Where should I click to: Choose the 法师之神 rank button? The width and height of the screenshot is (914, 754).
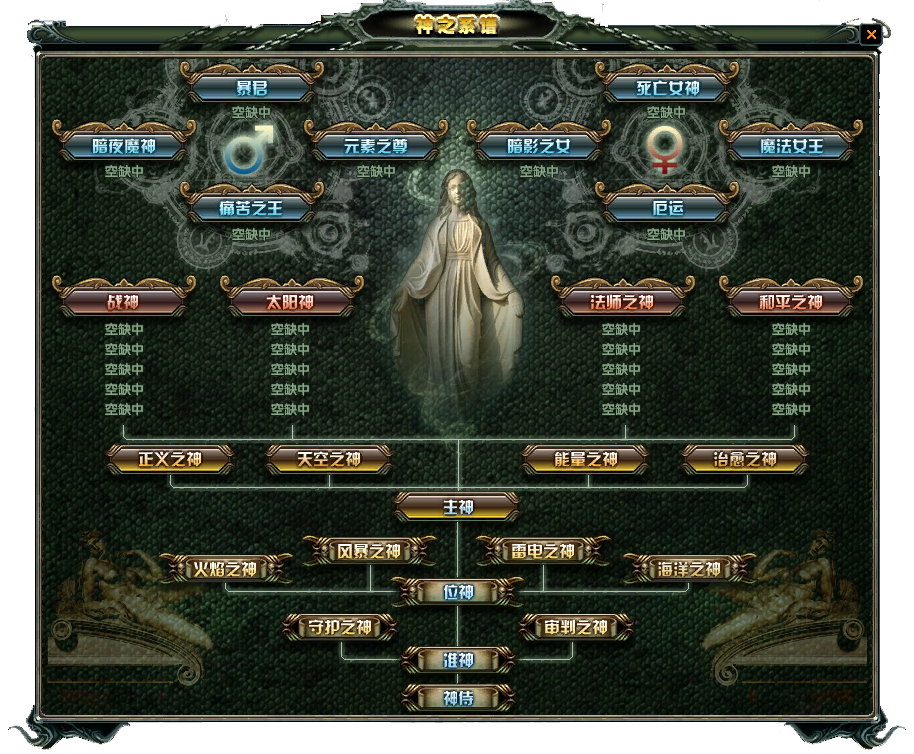[x=622, y=301]
